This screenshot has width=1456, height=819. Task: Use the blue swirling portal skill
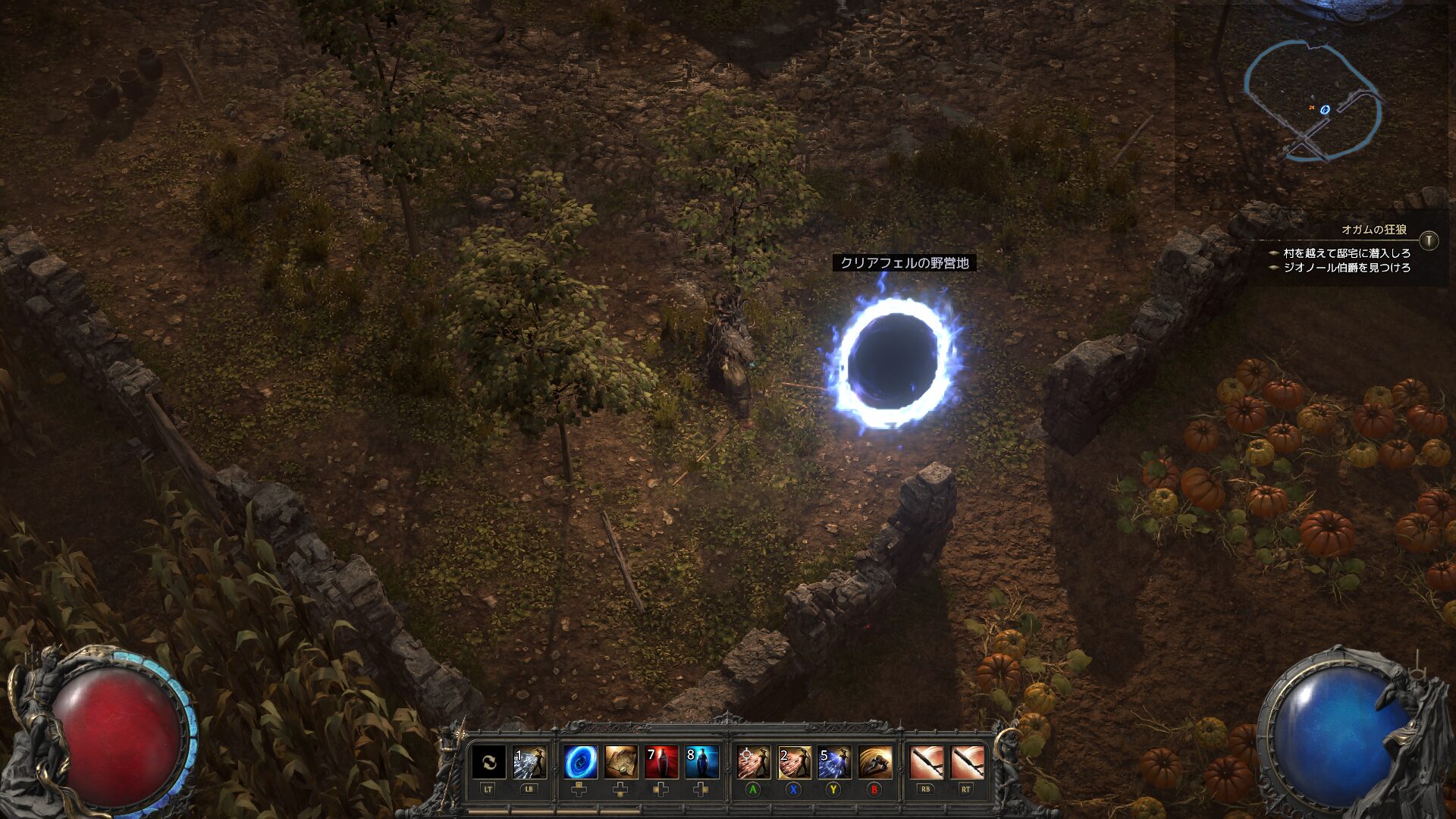(580, 763)
